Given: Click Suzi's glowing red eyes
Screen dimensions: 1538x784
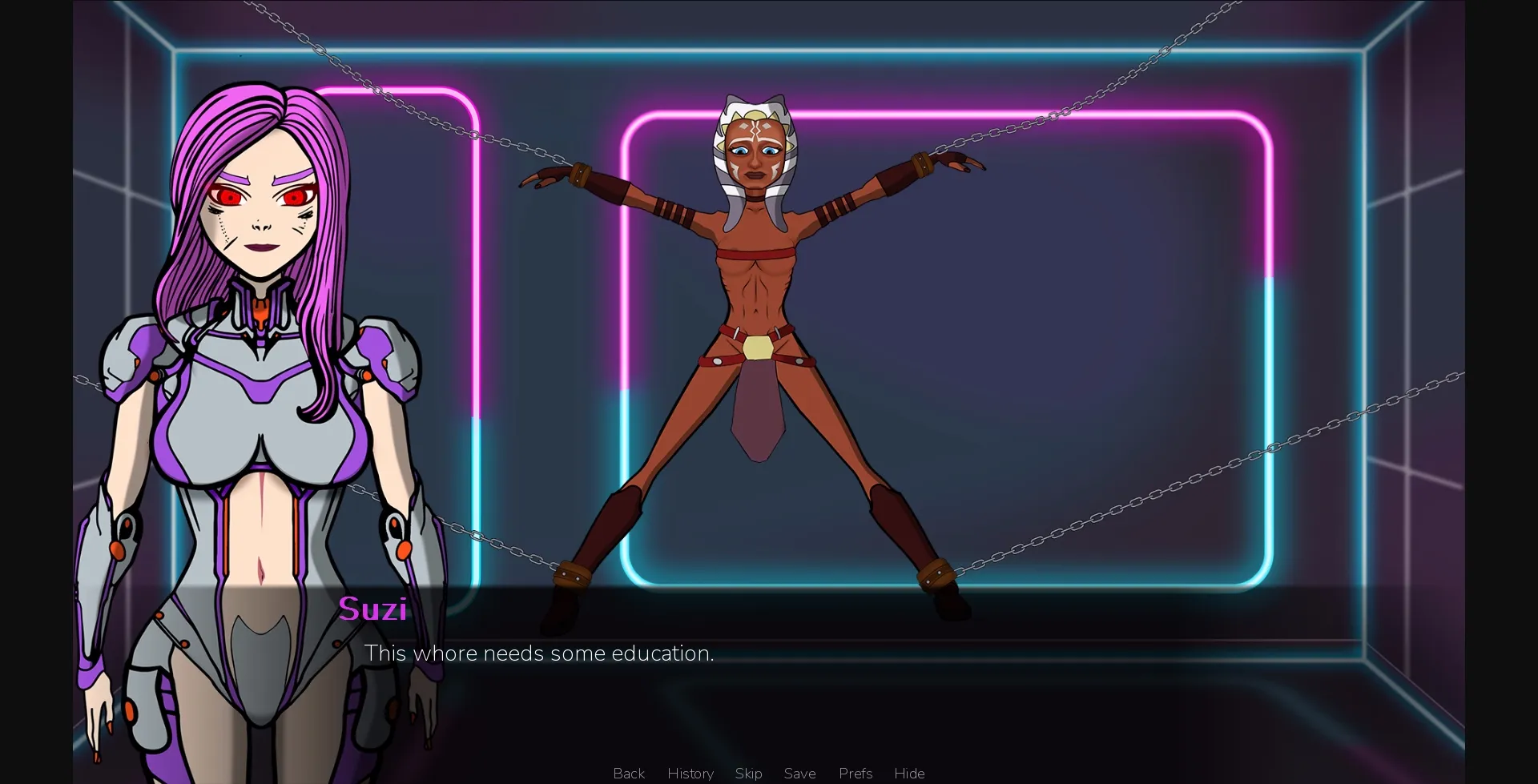Looking at the screenshot, I should [232, 195].
